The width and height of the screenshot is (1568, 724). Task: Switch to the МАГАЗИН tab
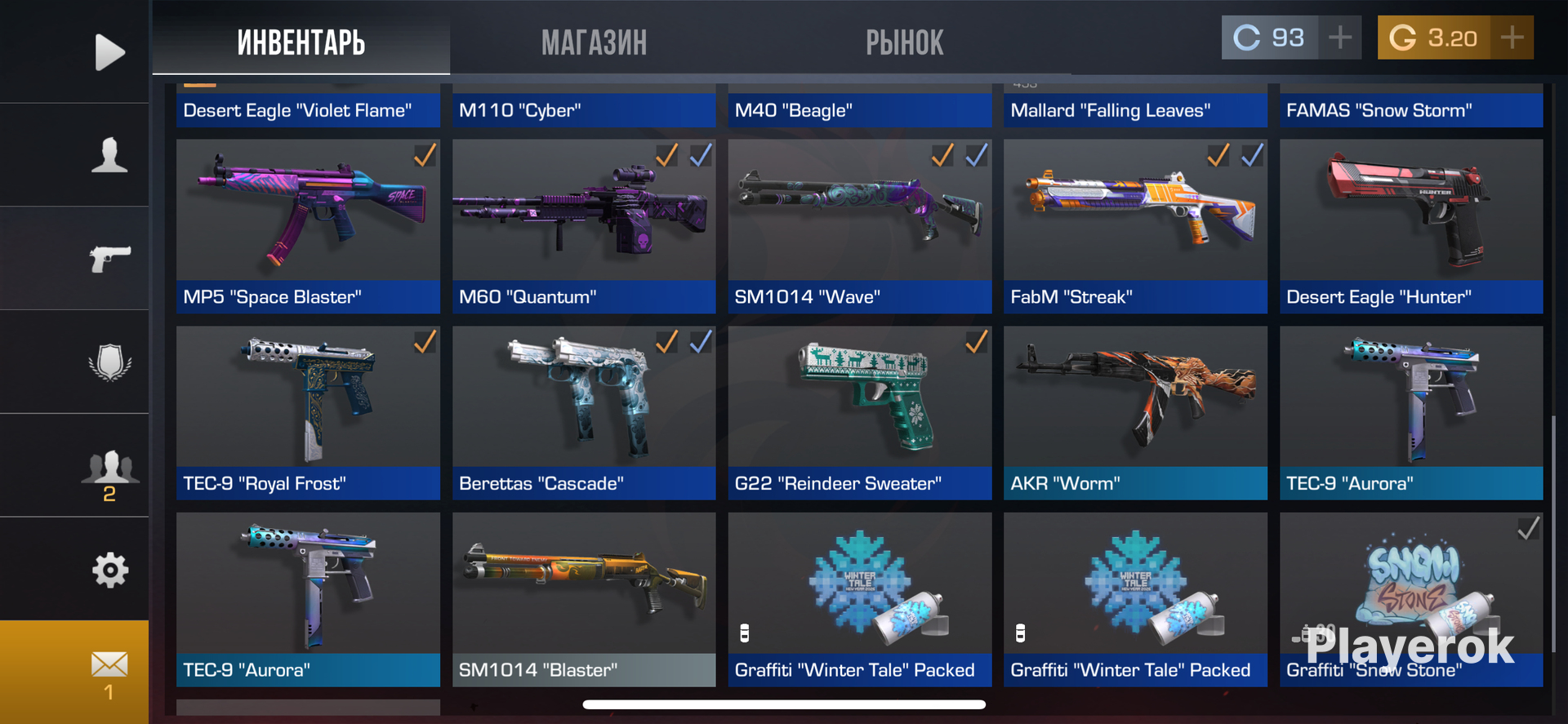[594, 42]
